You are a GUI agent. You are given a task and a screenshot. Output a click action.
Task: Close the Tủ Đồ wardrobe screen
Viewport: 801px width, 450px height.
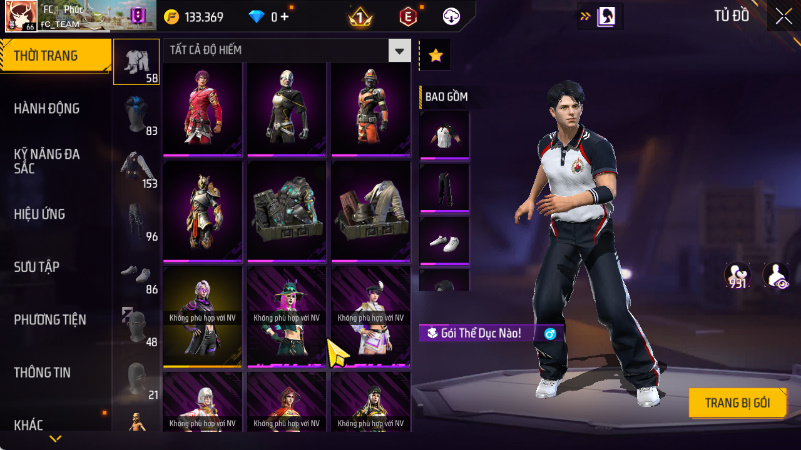click(783, 16)
